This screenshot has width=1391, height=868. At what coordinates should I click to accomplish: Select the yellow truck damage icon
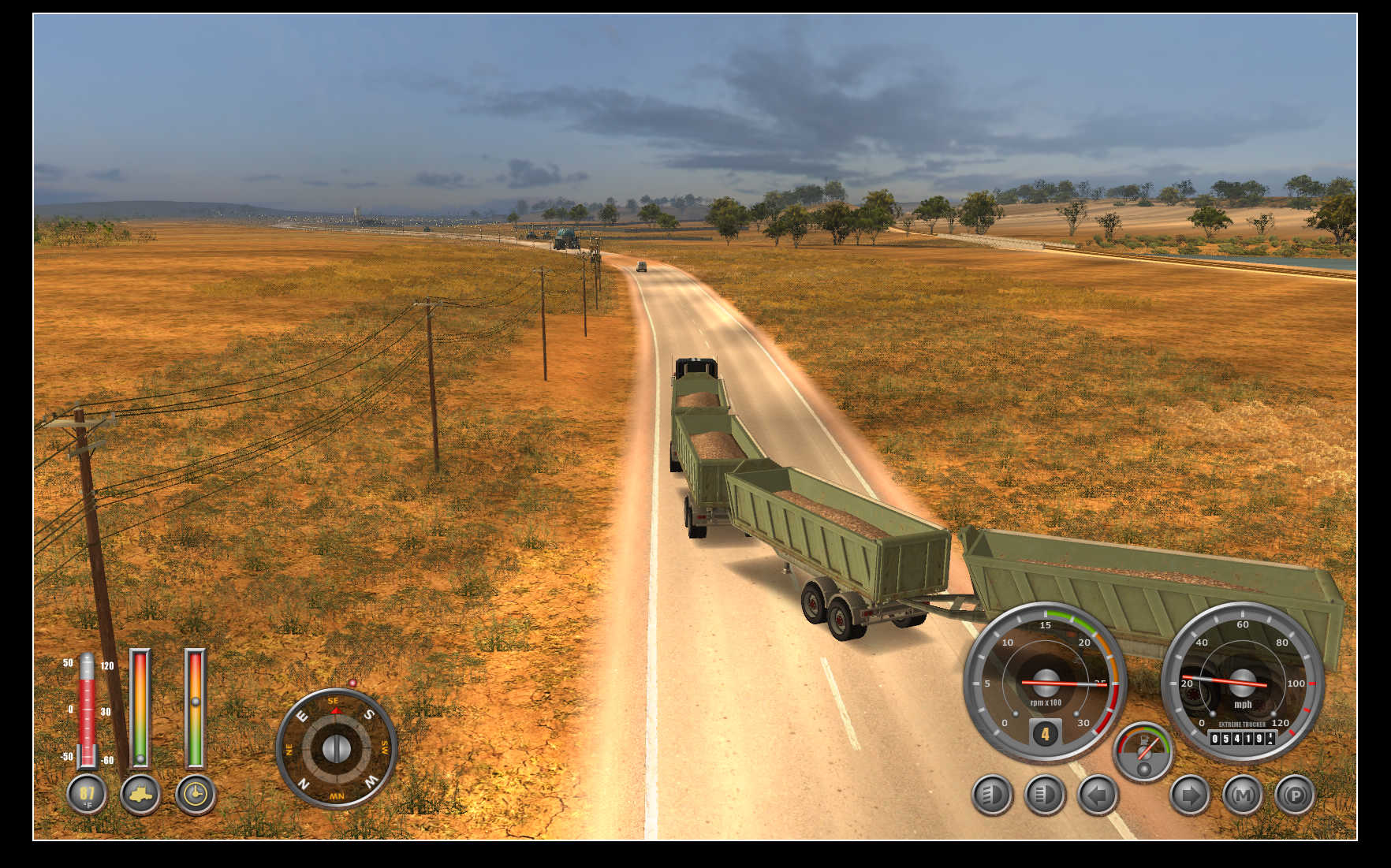pos(140,794)
